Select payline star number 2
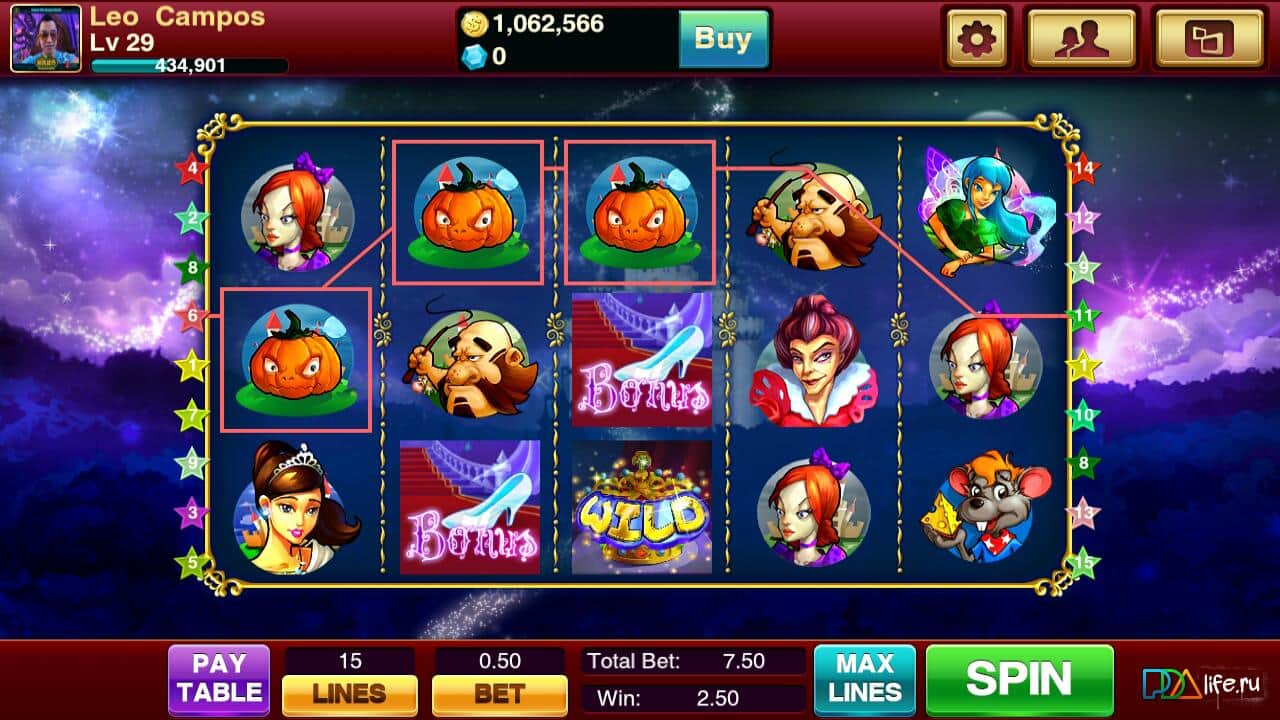This screenshot has width=1280, height=720. tap(191, 217)
